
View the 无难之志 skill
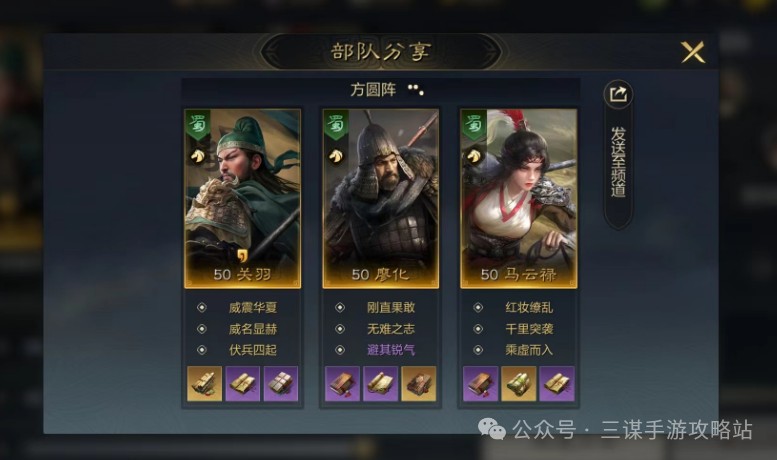point(389,329)
